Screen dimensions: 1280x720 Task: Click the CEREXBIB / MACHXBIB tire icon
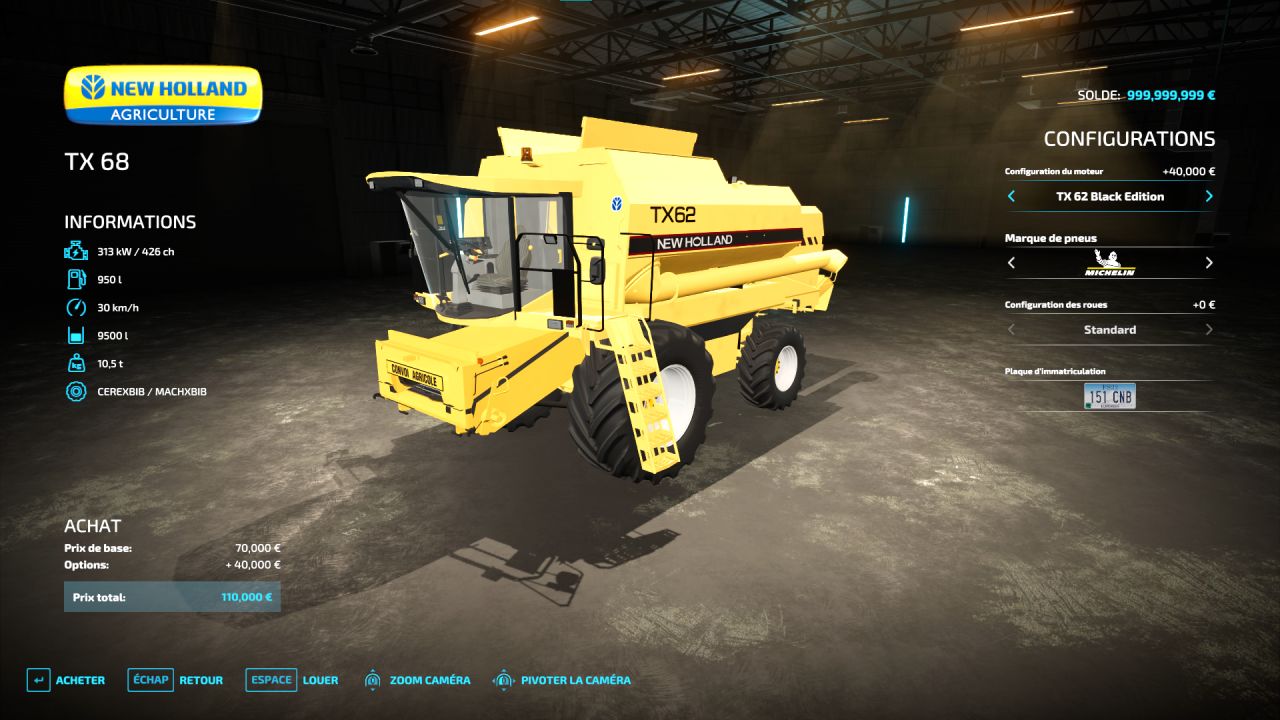coord(75,391)
